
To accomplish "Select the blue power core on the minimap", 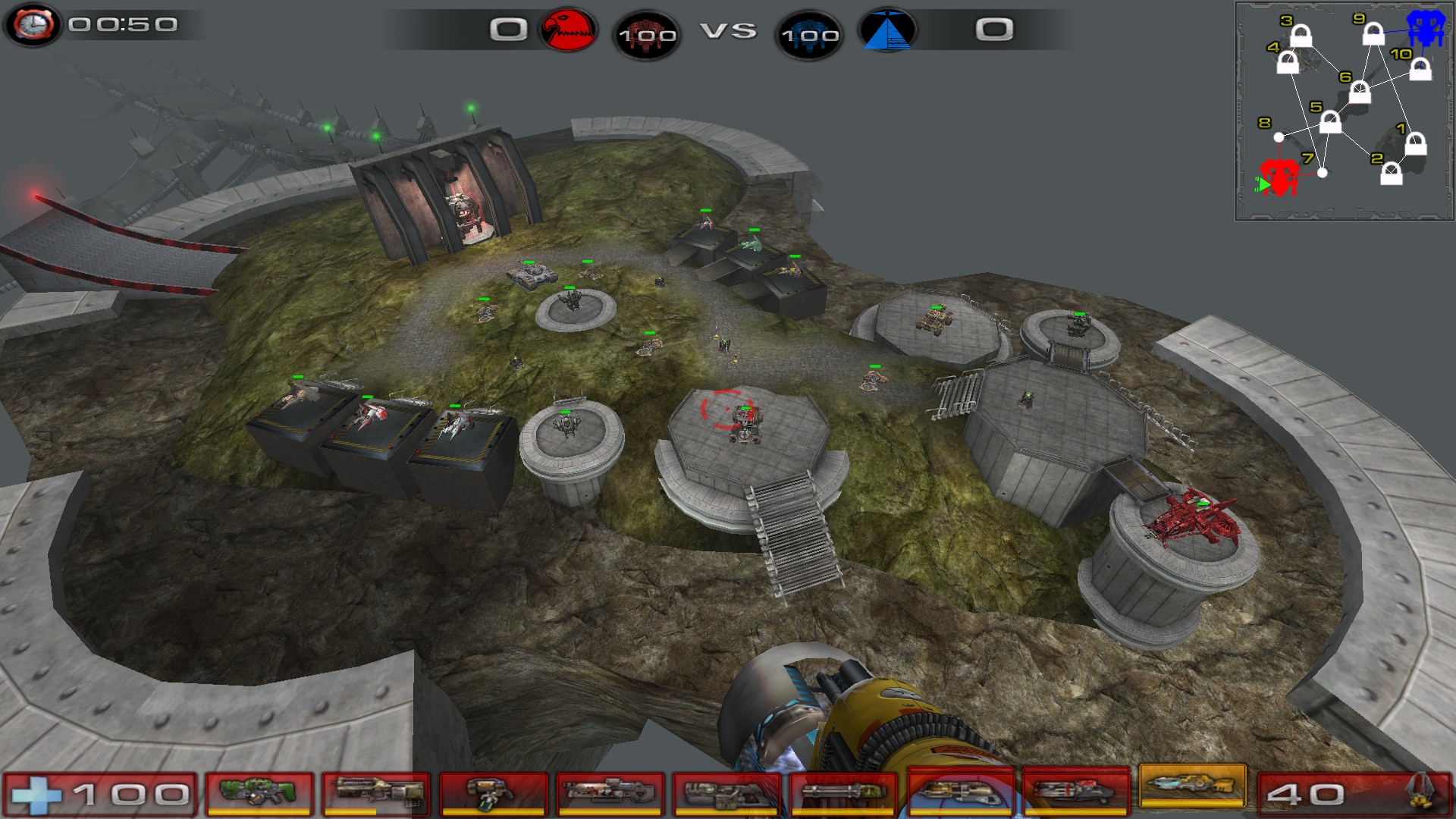I will point(1426,28).
